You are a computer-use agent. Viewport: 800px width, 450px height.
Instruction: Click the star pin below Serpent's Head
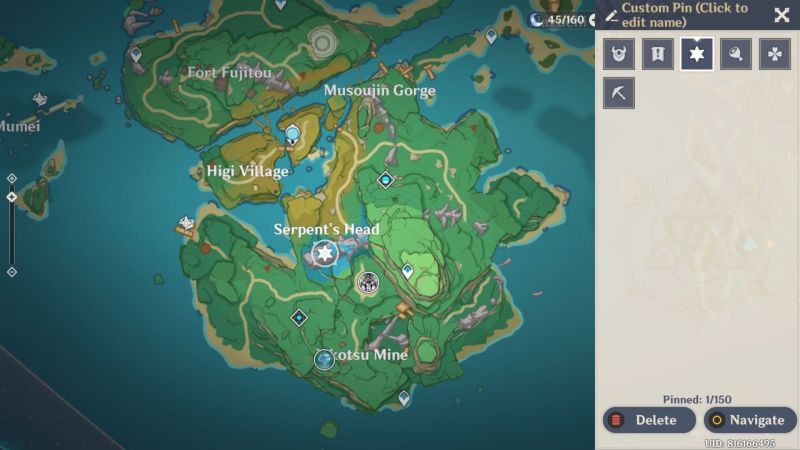coord(324,254)
